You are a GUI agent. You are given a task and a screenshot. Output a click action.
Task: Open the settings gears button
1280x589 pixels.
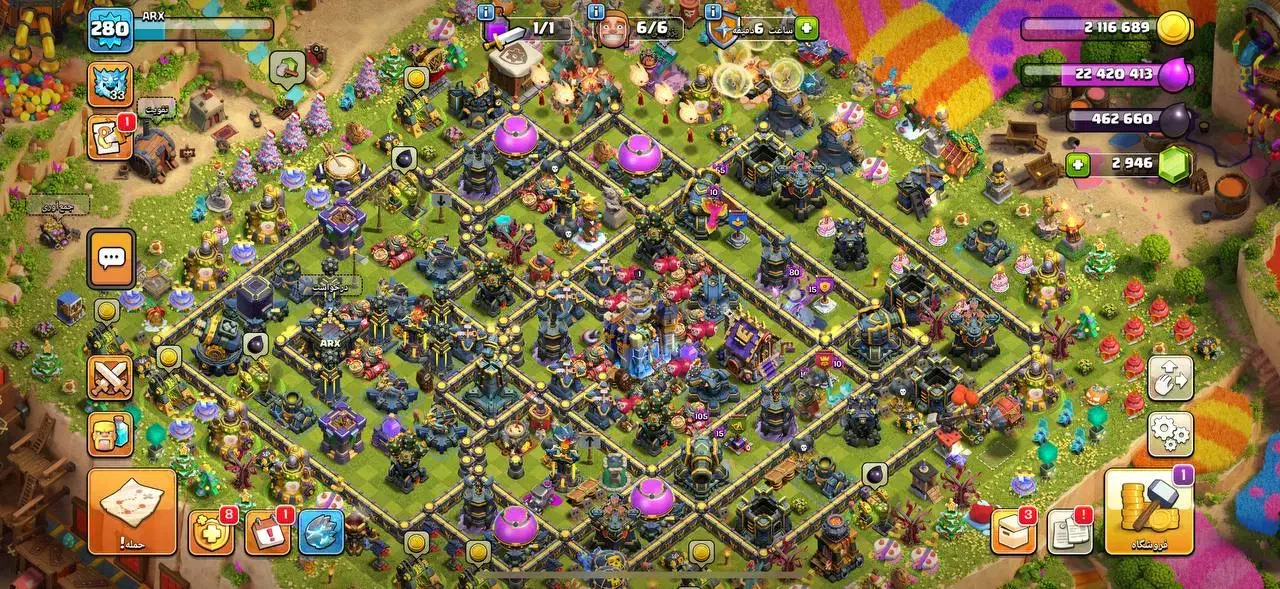coord(1169,433)
